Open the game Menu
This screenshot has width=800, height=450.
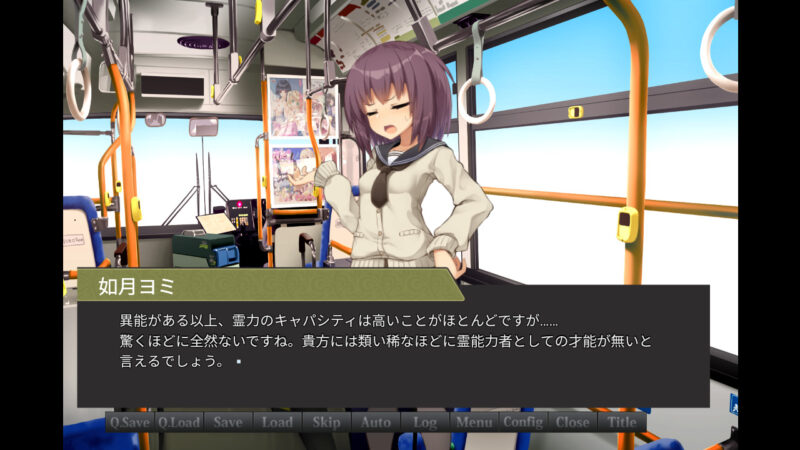pyautogui.click(x=474, y=422)
